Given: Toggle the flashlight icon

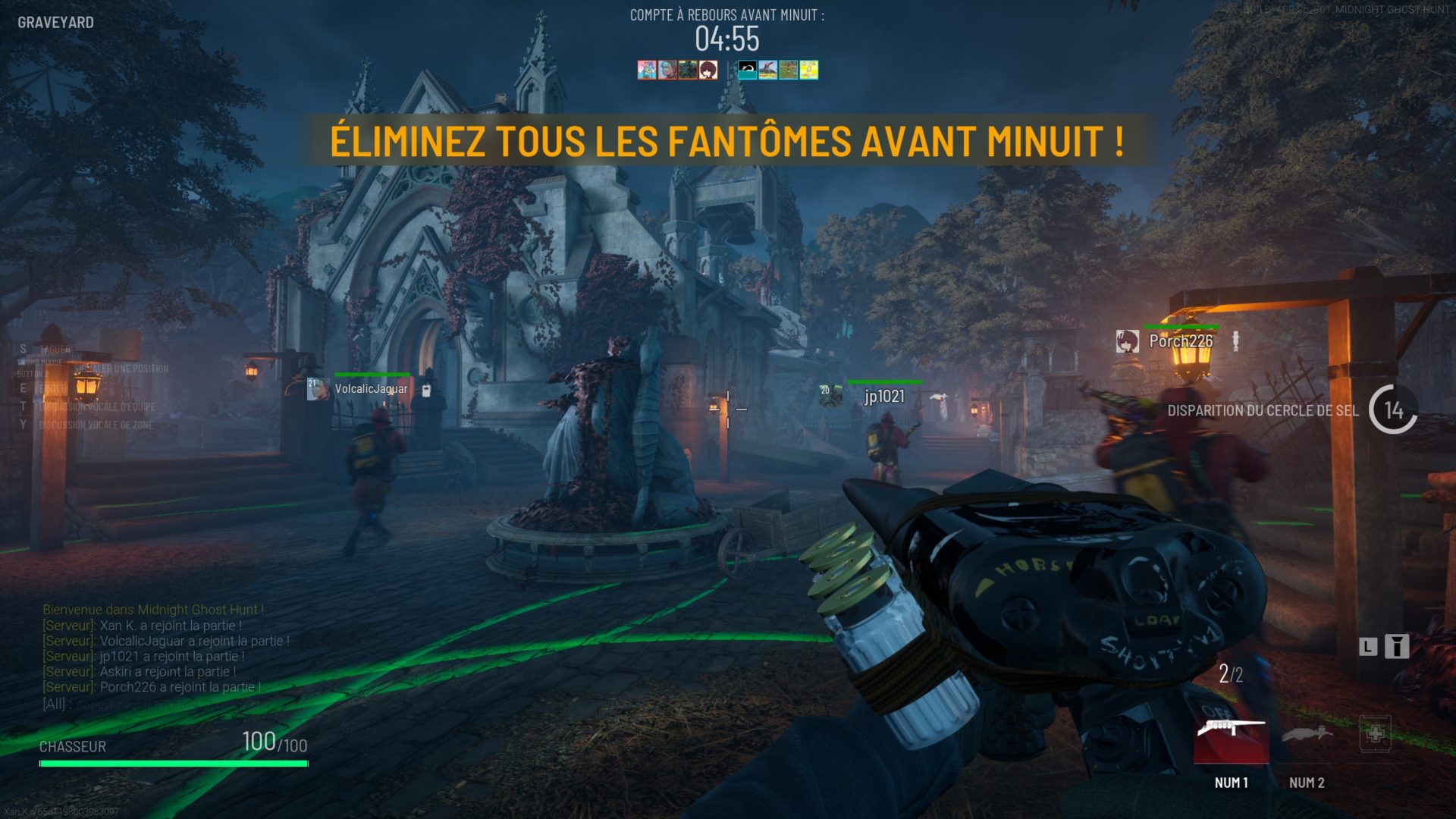Looking at the screenshot, I should pyautogui.click(x=1396, y=646).
